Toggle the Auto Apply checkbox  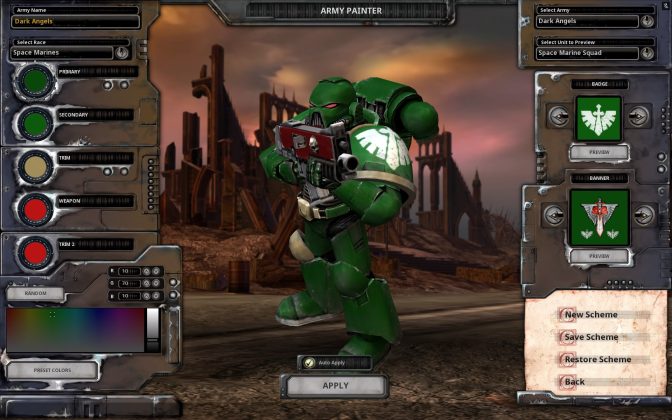tap(310, 362)
